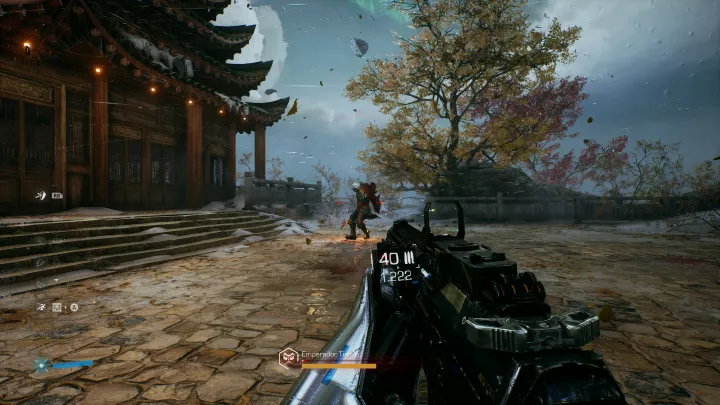720x405 pixels.
Task: Click the glowing shield icon beside blue bar
Action: point(42,365)
